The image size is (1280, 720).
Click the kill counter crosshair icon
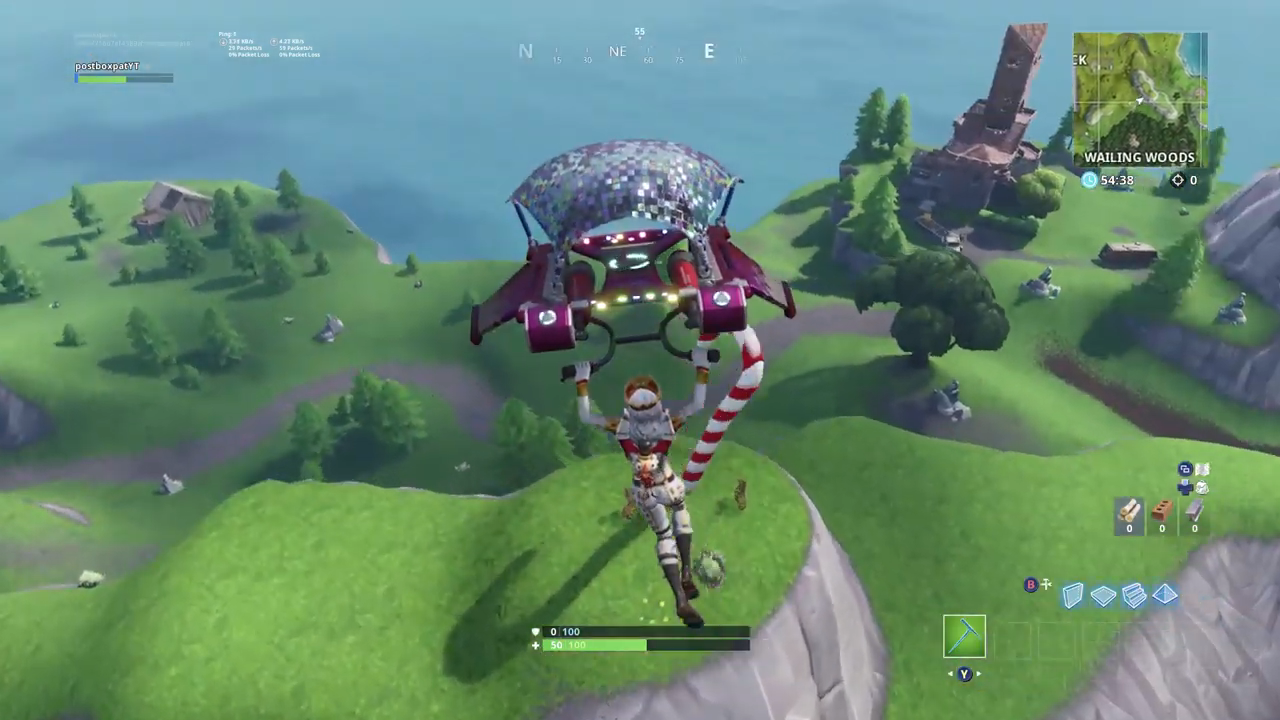(1178, 180)
